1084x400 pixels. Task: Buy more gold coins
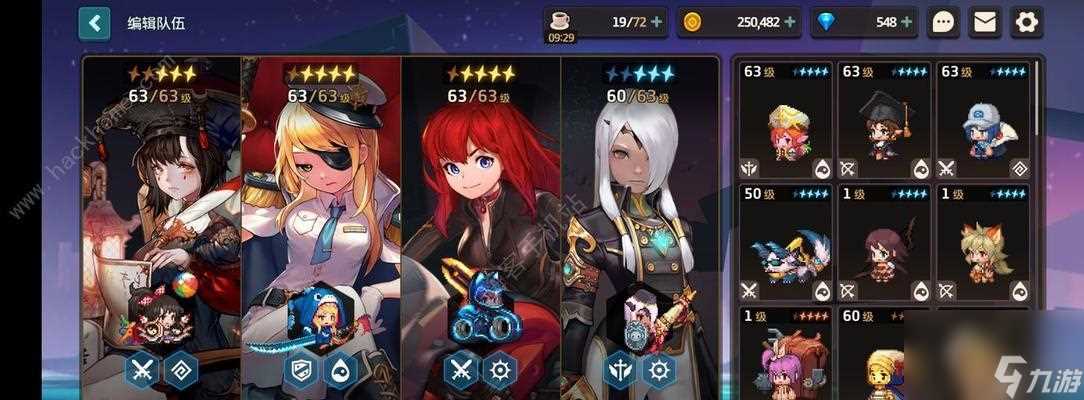point(790,21)
